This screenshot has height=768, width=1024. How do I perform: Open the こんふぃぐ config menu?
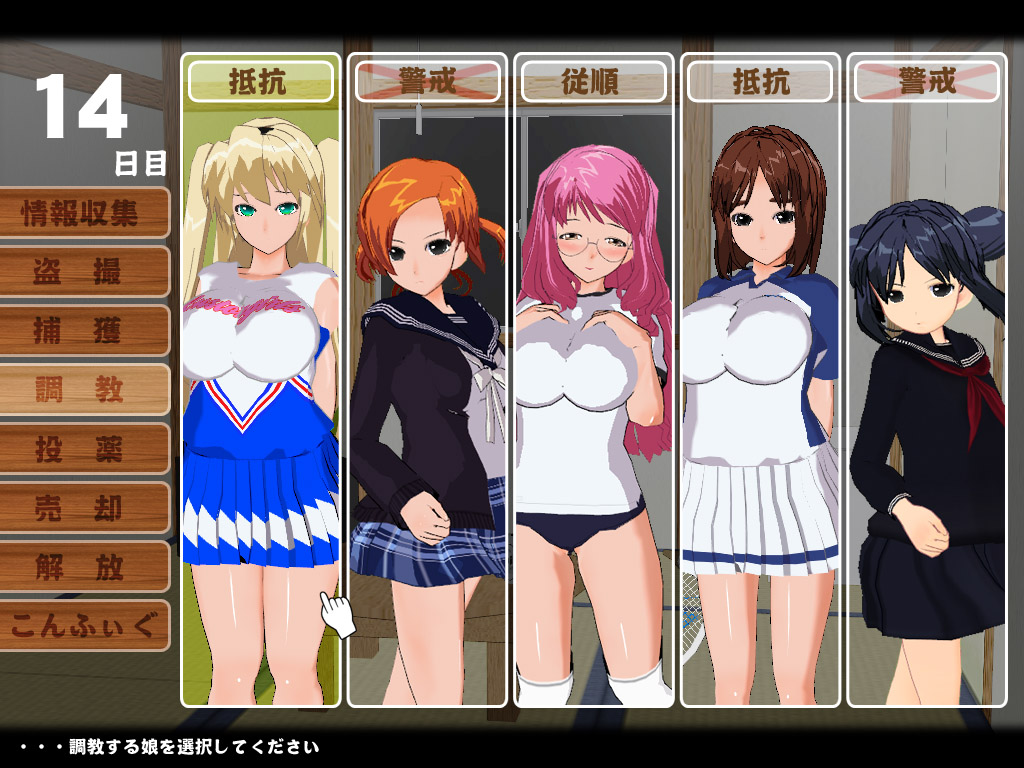tap(82, 626)
